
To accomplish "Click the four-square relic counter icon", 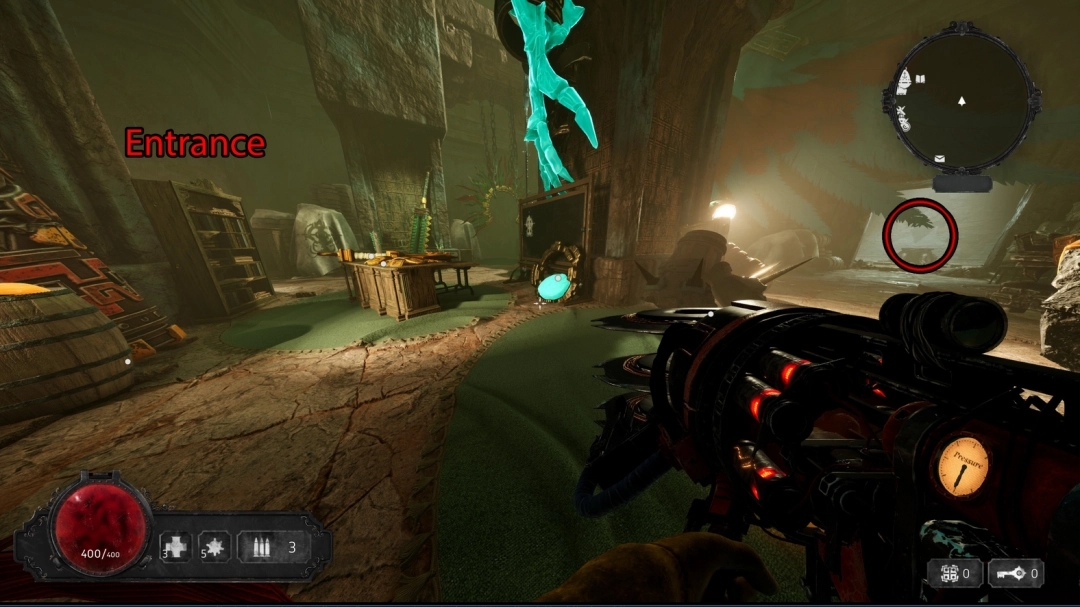I will point(945,574).
